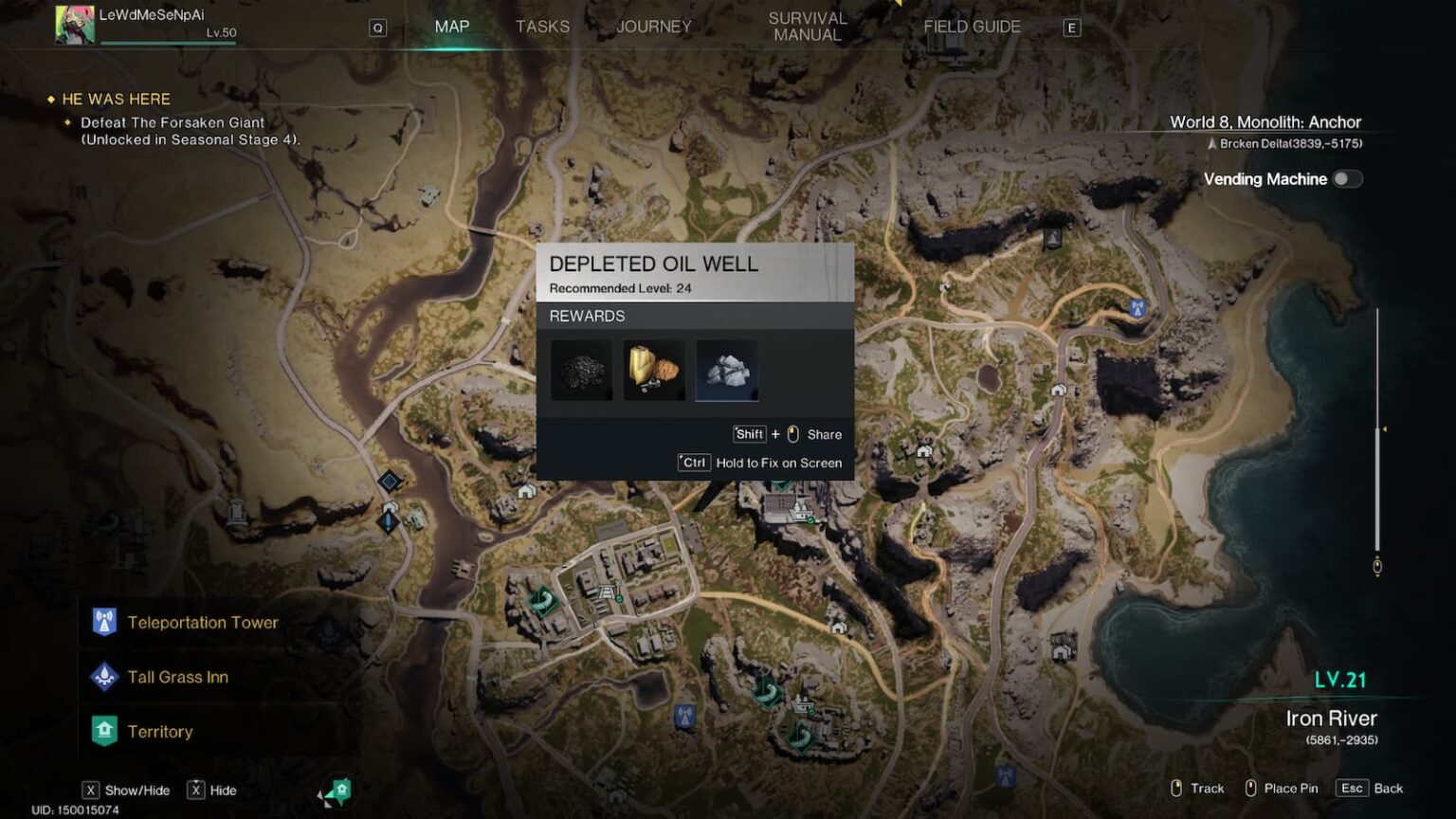Toggle the Vending Machine switch

pyautogui.click(x=1347, y=178)
